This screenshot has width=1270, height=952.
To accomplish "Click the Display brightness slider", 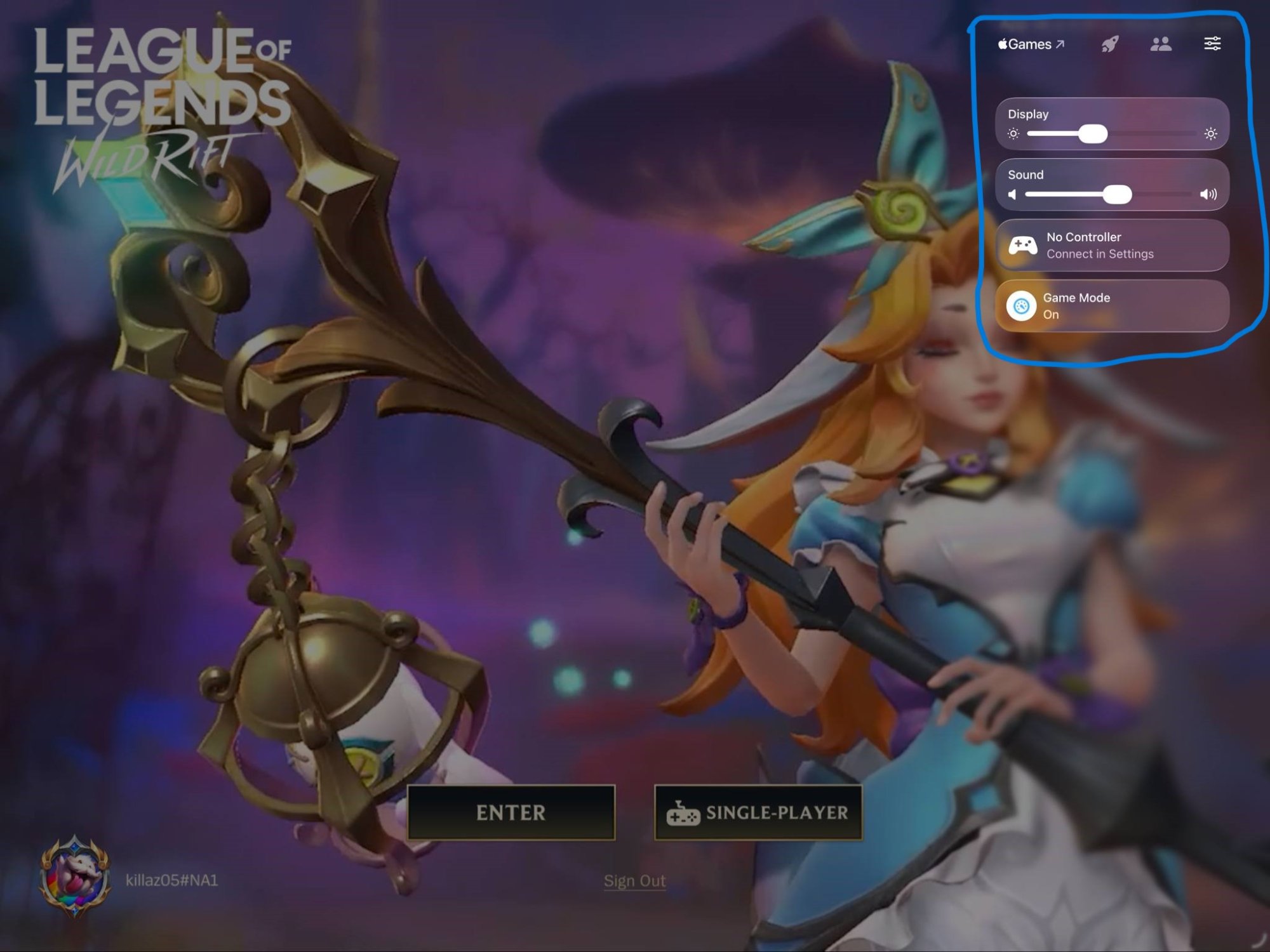I will [x=1093, y=134].
